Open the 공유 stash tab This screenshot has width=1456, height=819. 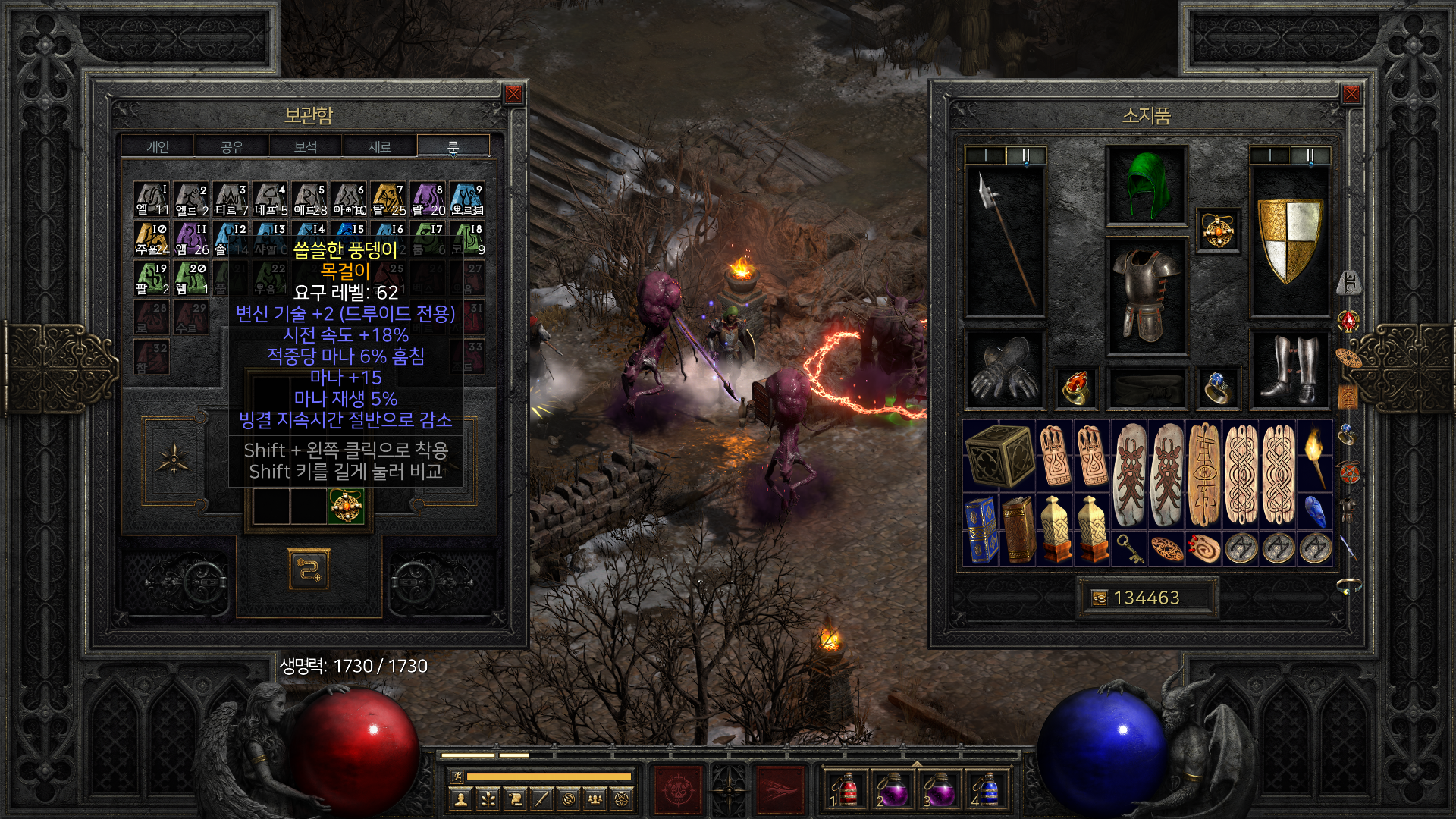click(232, 146)
